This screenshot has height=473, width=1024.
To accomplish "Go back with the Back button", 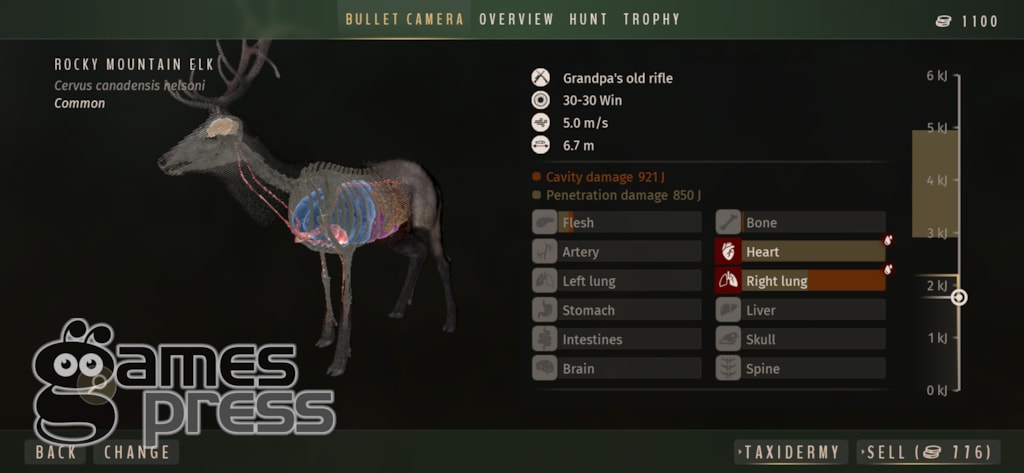I will coord(56,452).
